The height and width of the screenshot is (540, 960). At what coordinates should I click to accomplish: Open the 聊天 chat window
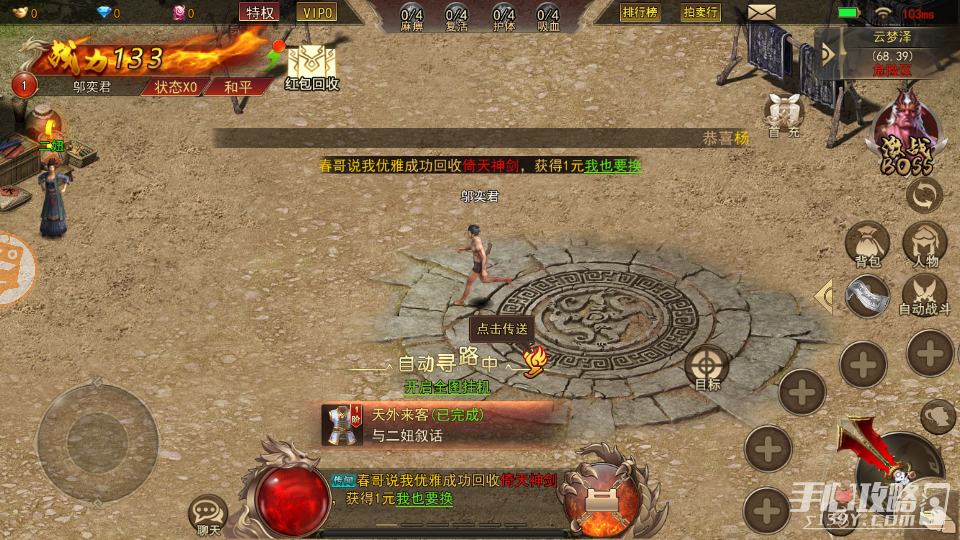pyautogui.click(x=208, y=514)
